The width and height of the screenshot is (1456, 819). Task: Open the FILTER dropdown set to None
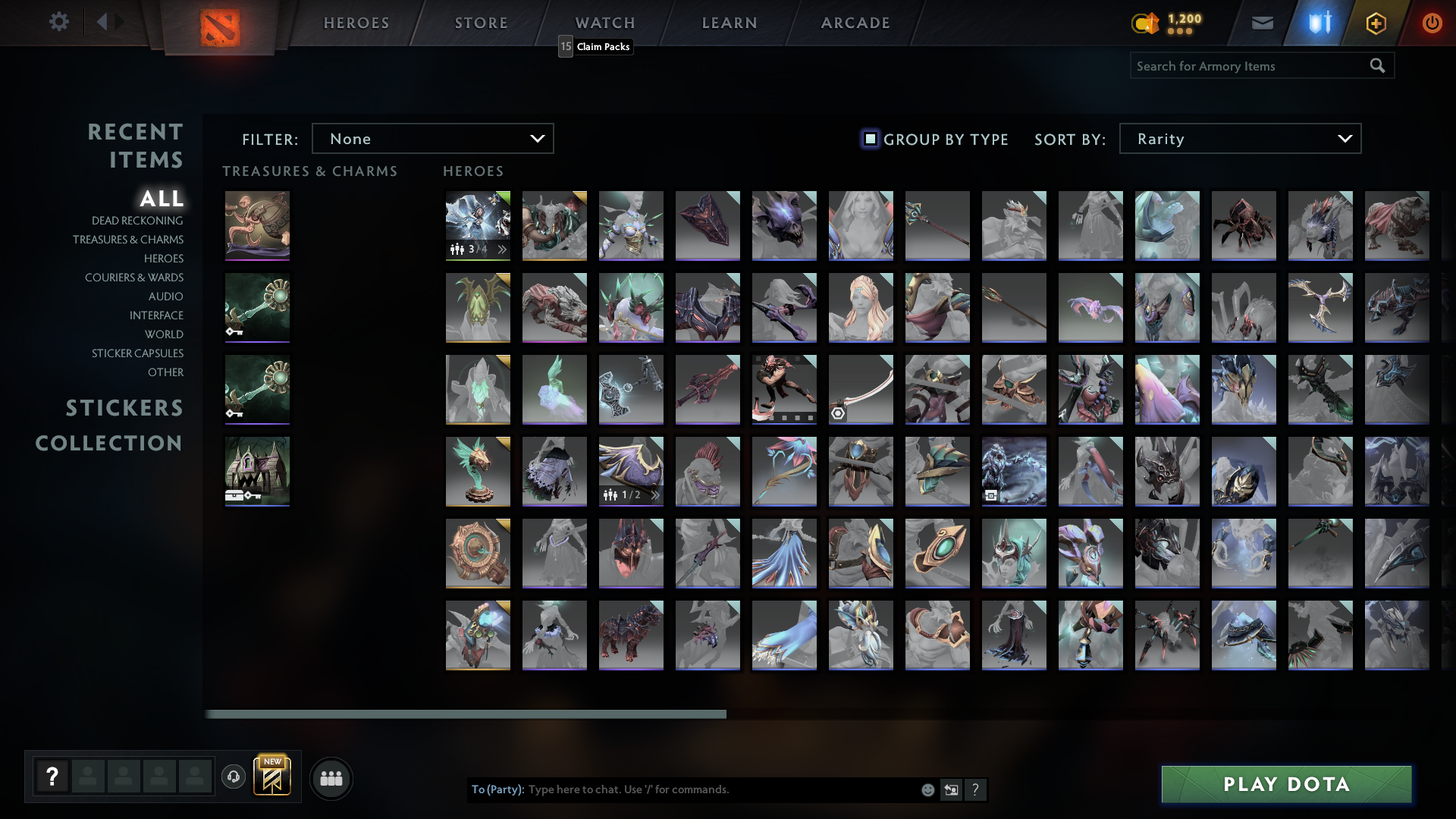pyautogui.click(x=432, y=138)
